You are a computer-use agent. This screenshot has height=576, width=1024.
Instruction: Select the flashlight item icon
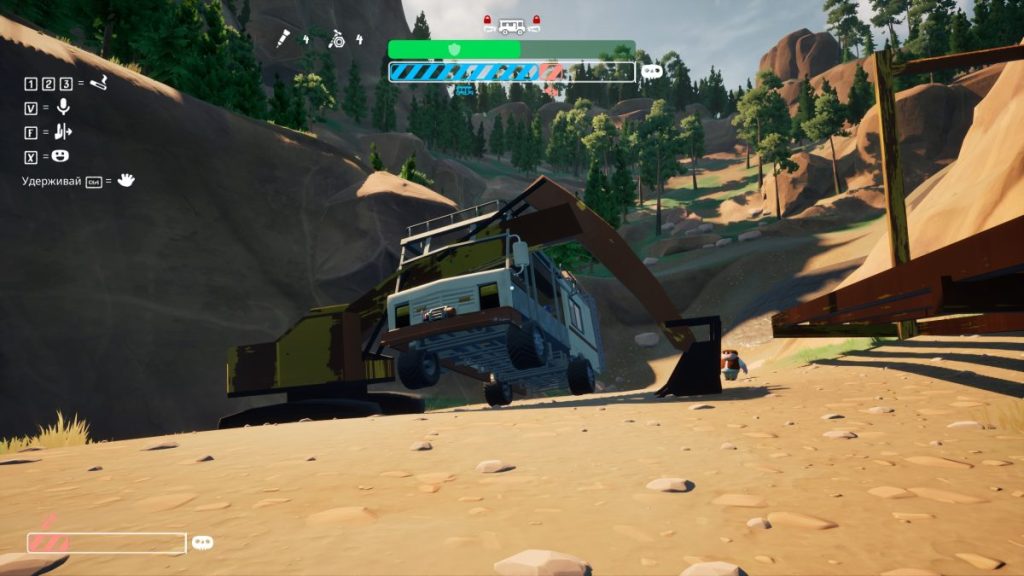point(284,39)
